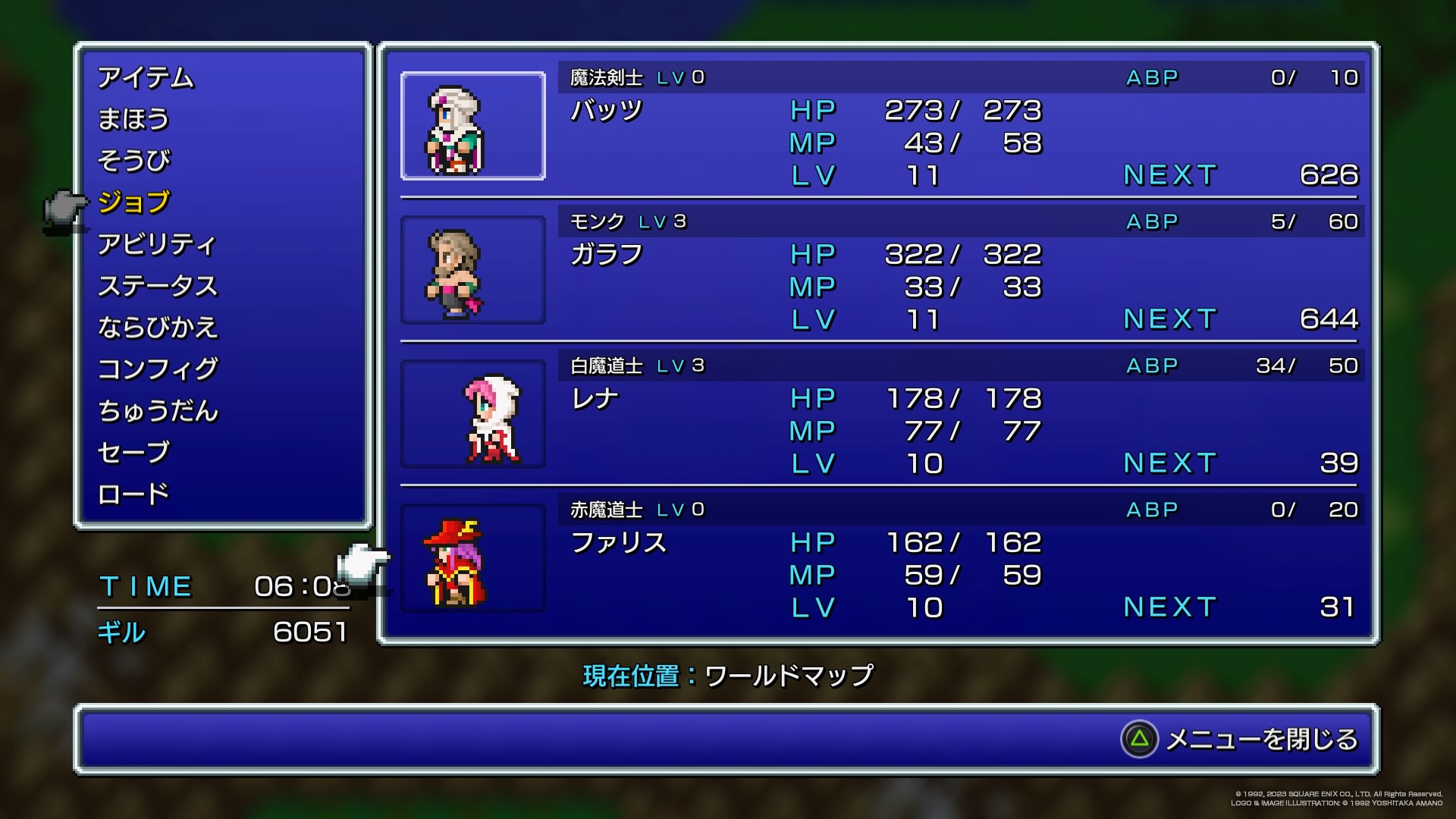Open the アビリティ menu

coord(157,244)
